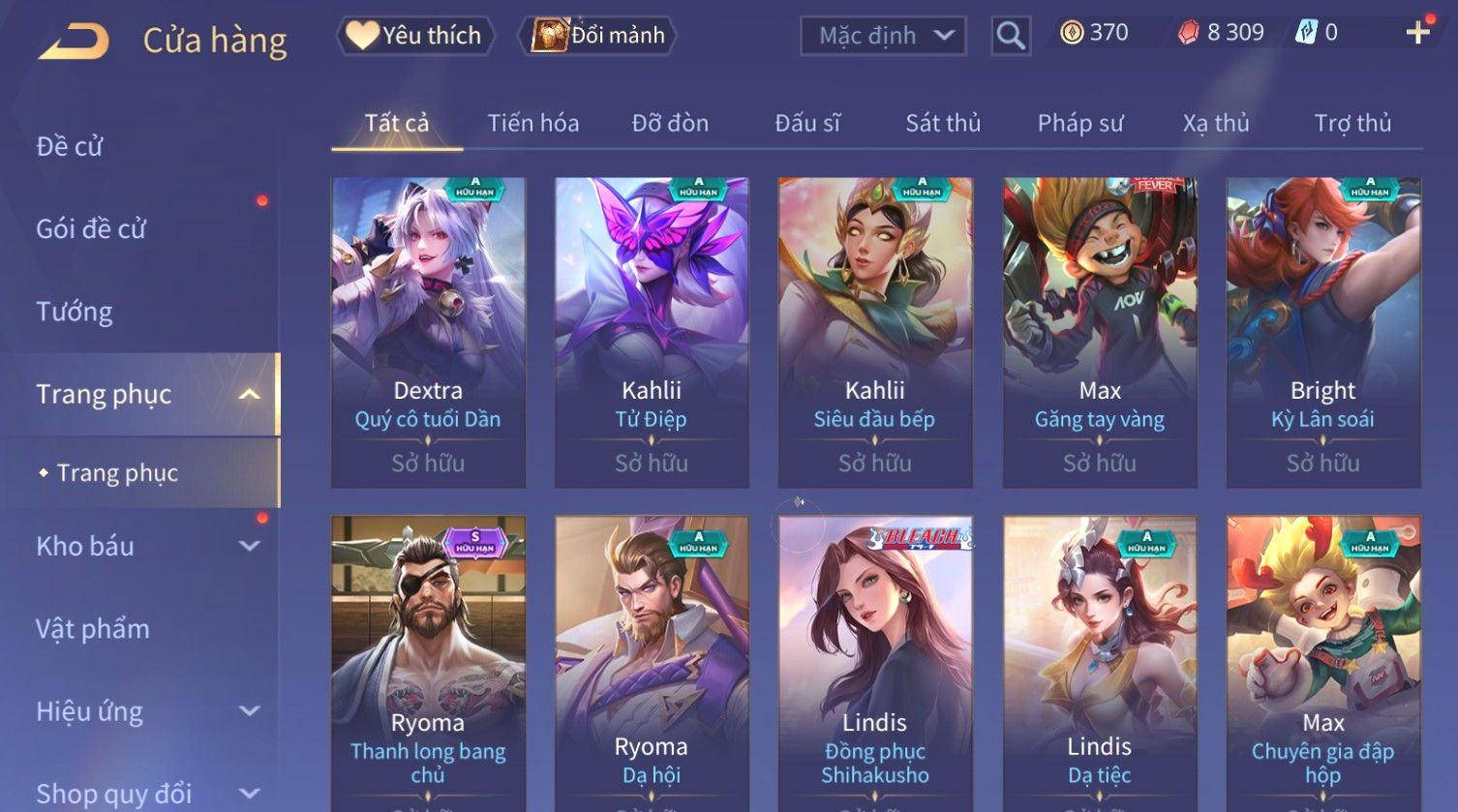Add currency with the plus button
Viewport: 1458px width, 812px height.
click(x=1417, y=33)
